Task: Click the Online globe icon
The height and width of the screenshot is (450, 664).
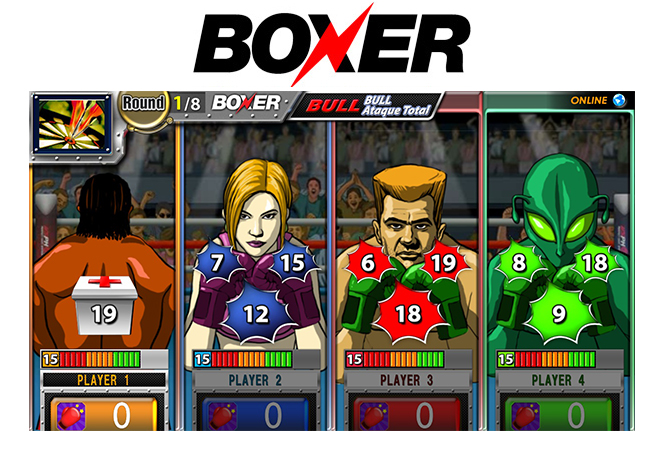Action: (x=619, y=100)
